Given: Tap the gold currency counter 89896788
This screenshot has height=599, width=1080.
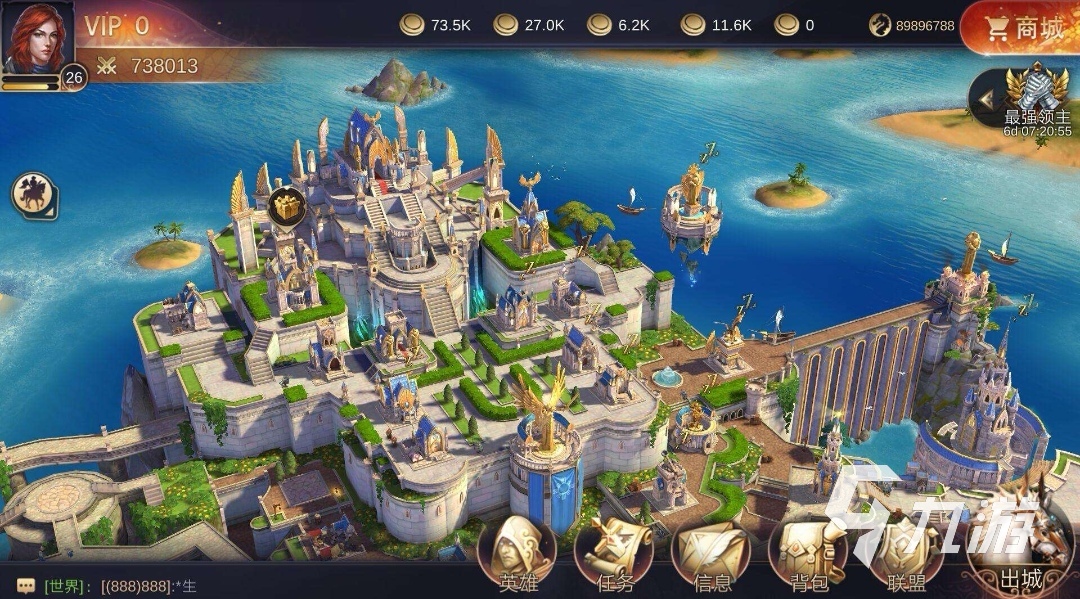Looking at the screenshot, I should coord(912,26).
